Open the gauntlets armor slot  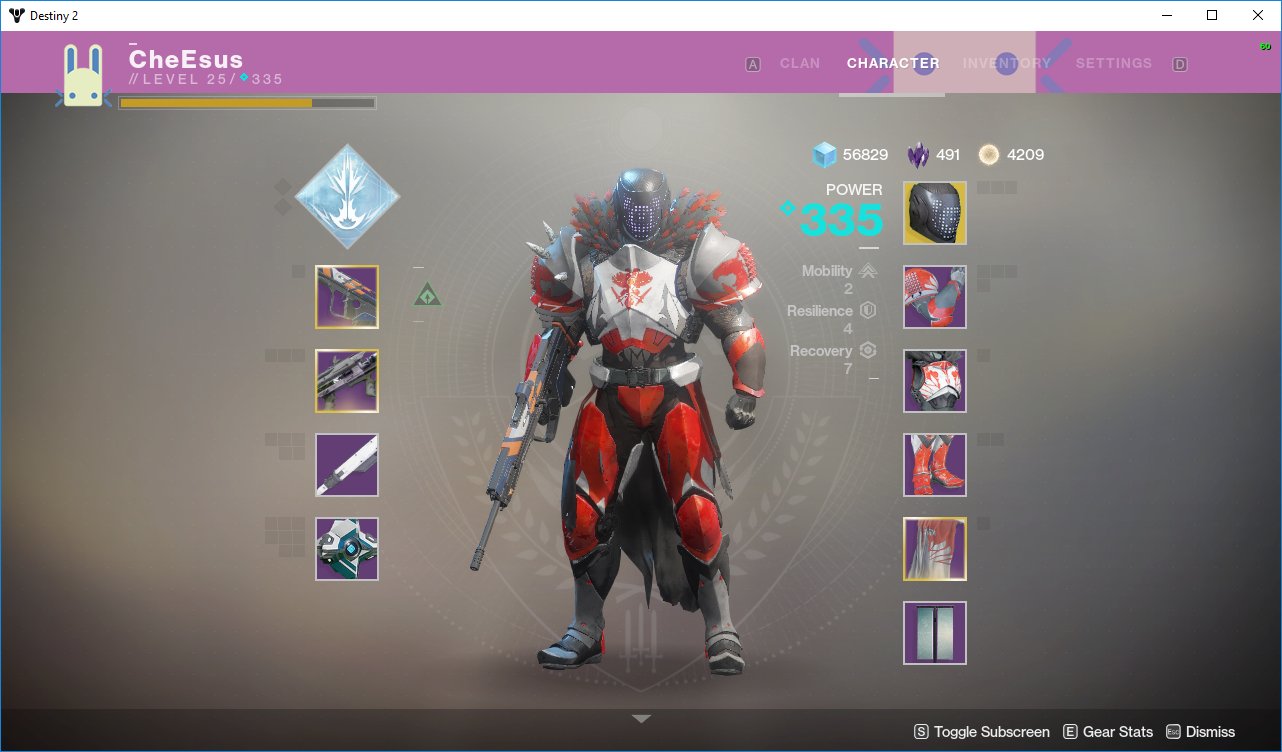(x=935, y=297)
